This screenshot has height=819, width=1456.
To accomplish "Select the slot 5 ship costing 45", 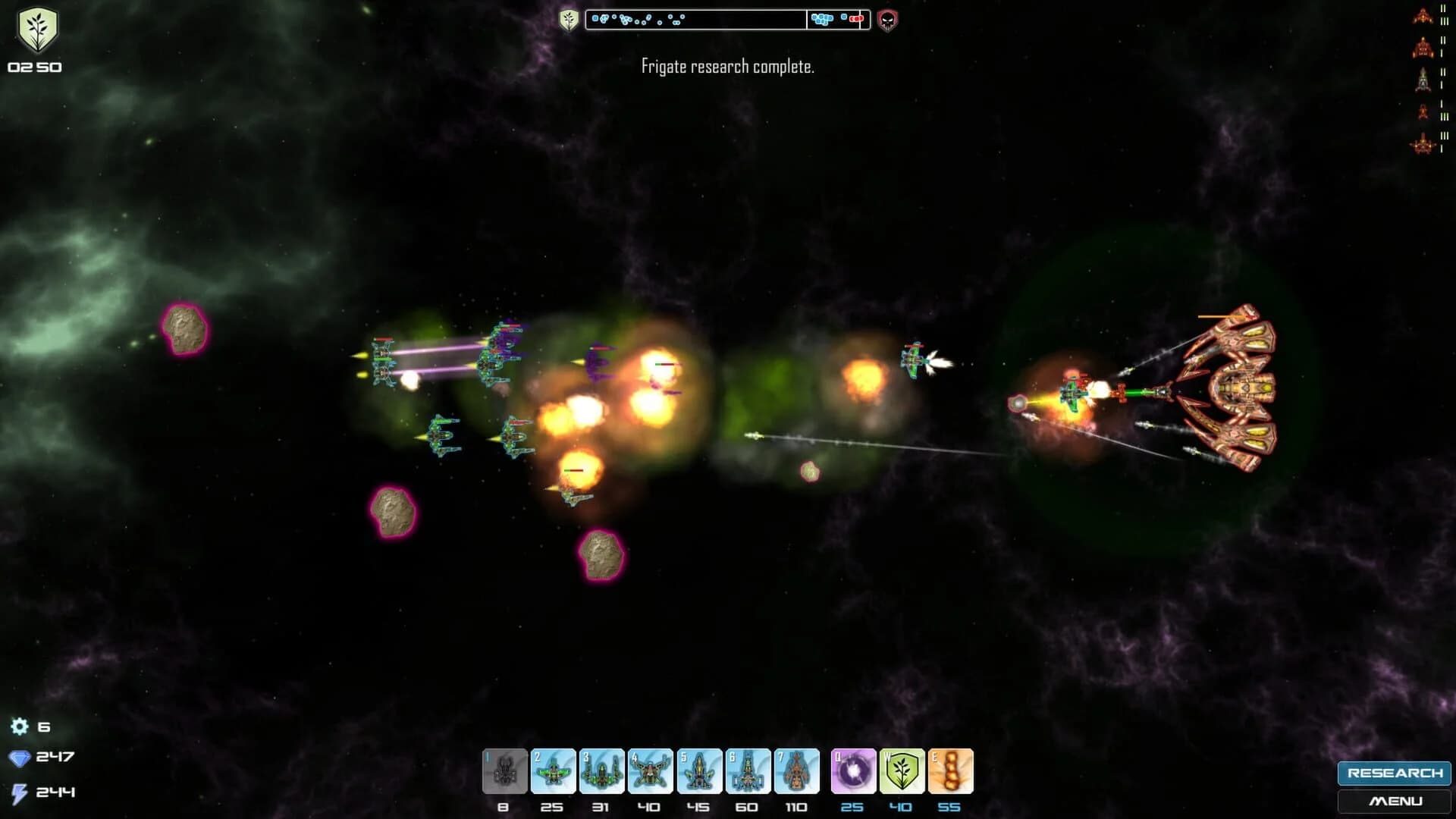I will pos(701,770).
